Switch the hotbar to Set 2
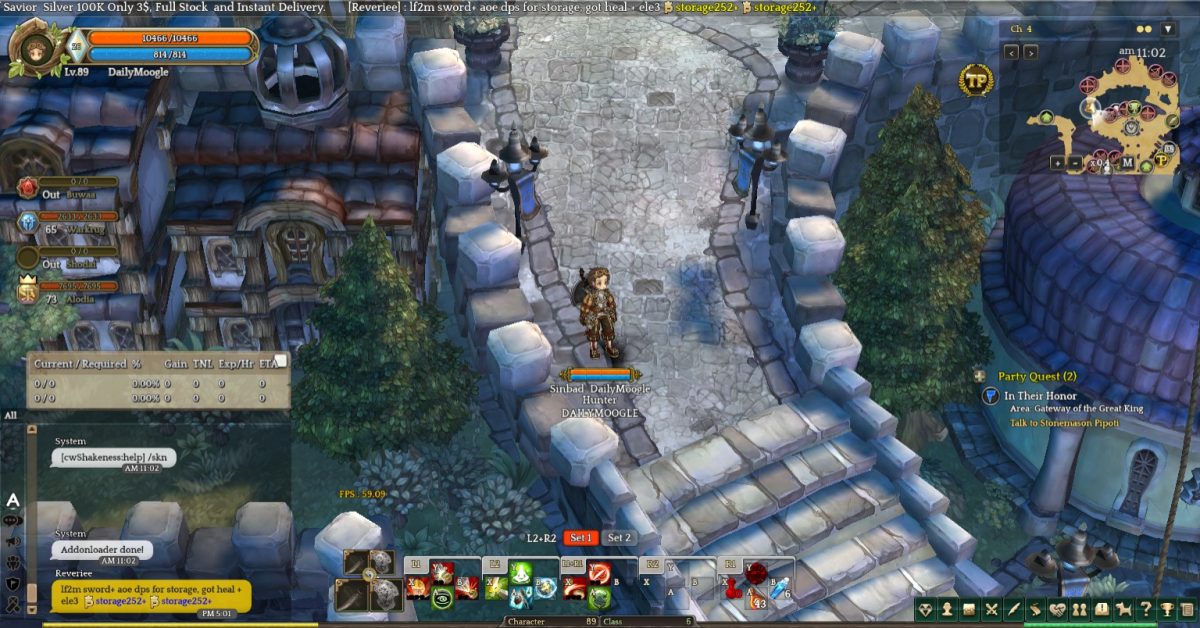Viewport: 1200px width, 628px height. pyautogui.click(x=619, y=538)
